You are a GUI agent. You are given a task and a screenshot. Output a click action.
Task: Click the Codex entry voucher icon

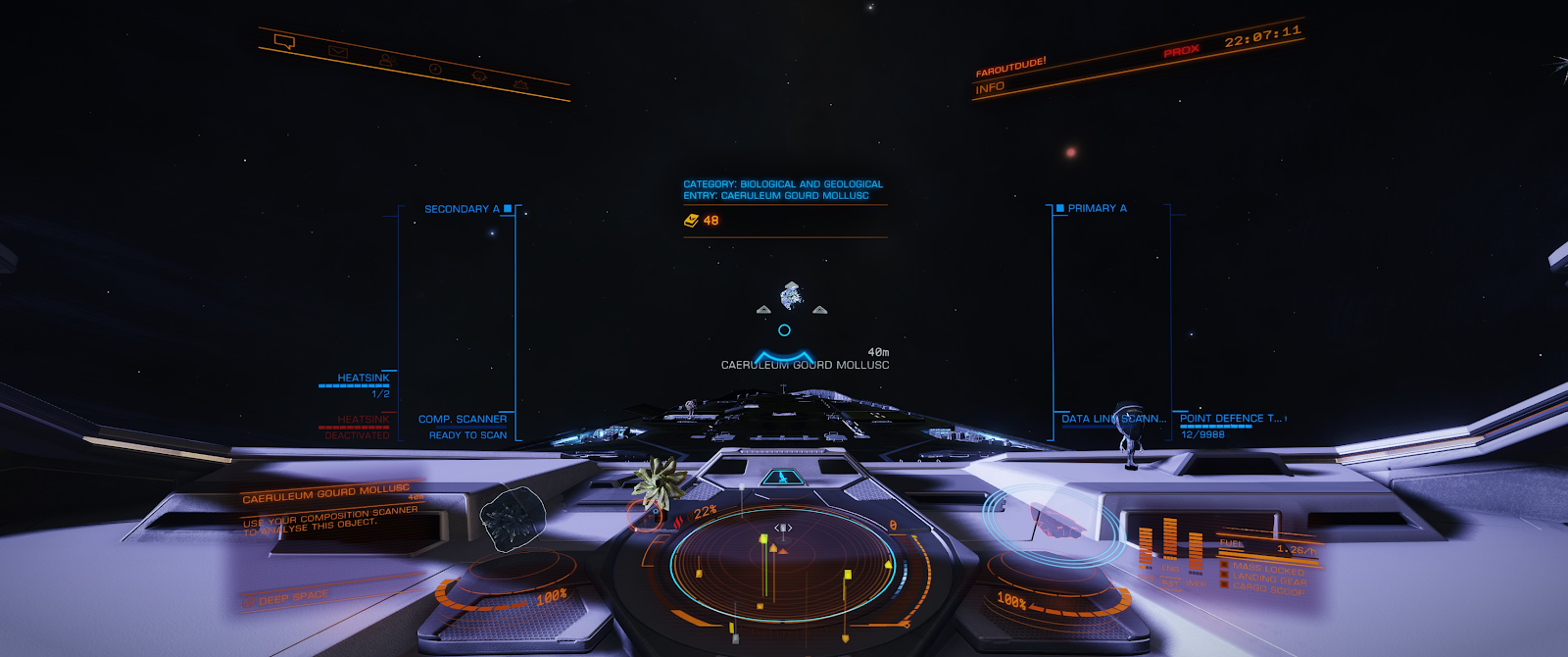point(691,221)
